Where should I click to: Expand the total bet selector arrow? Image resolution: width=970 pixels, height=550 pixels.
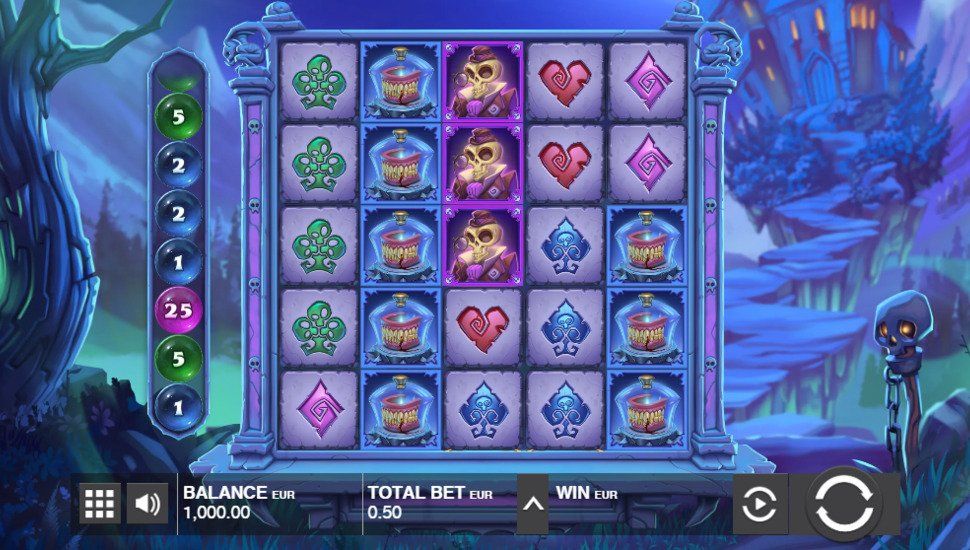click(x=533, y=502)
